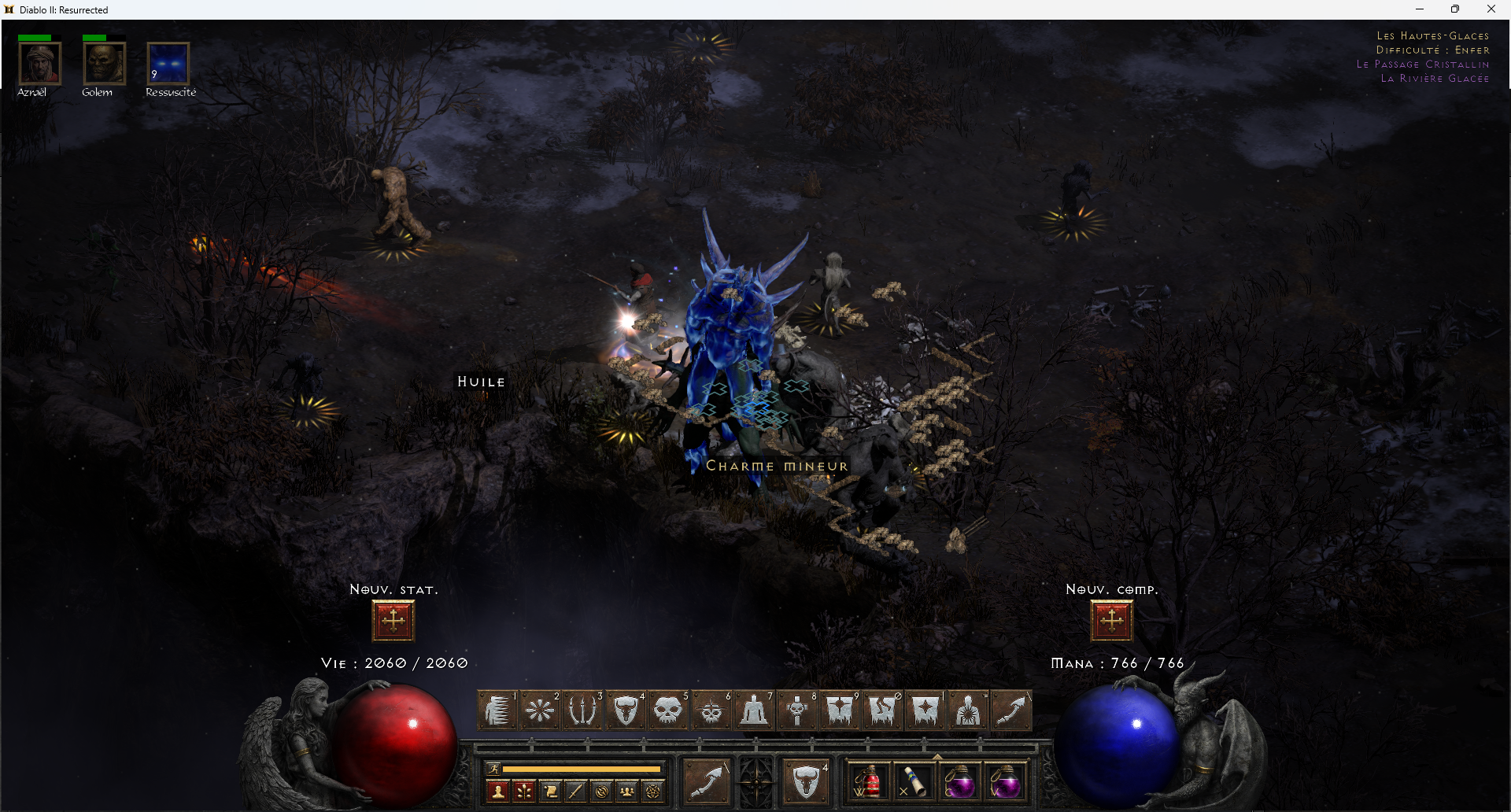Open the quest log scroll icon
Image resolution: width=1511 pixels, height=812 pixels.
551,791
